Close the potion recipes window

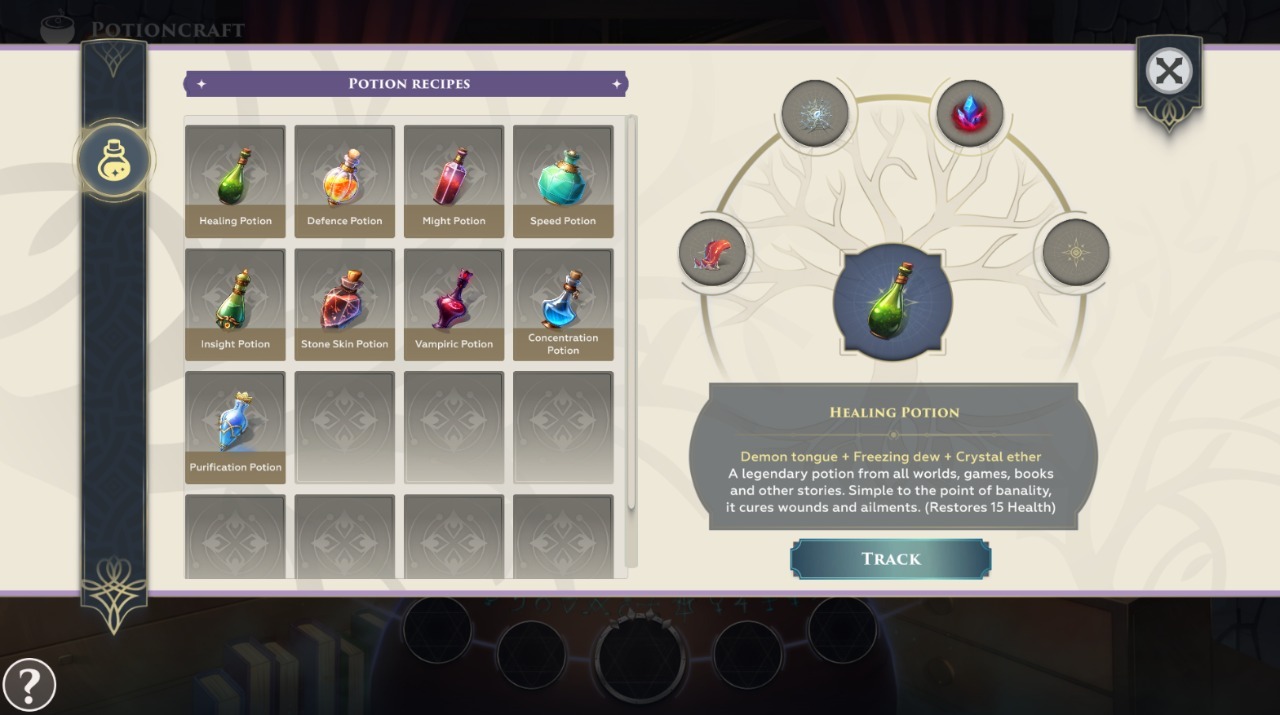(x=1168, y=71)
